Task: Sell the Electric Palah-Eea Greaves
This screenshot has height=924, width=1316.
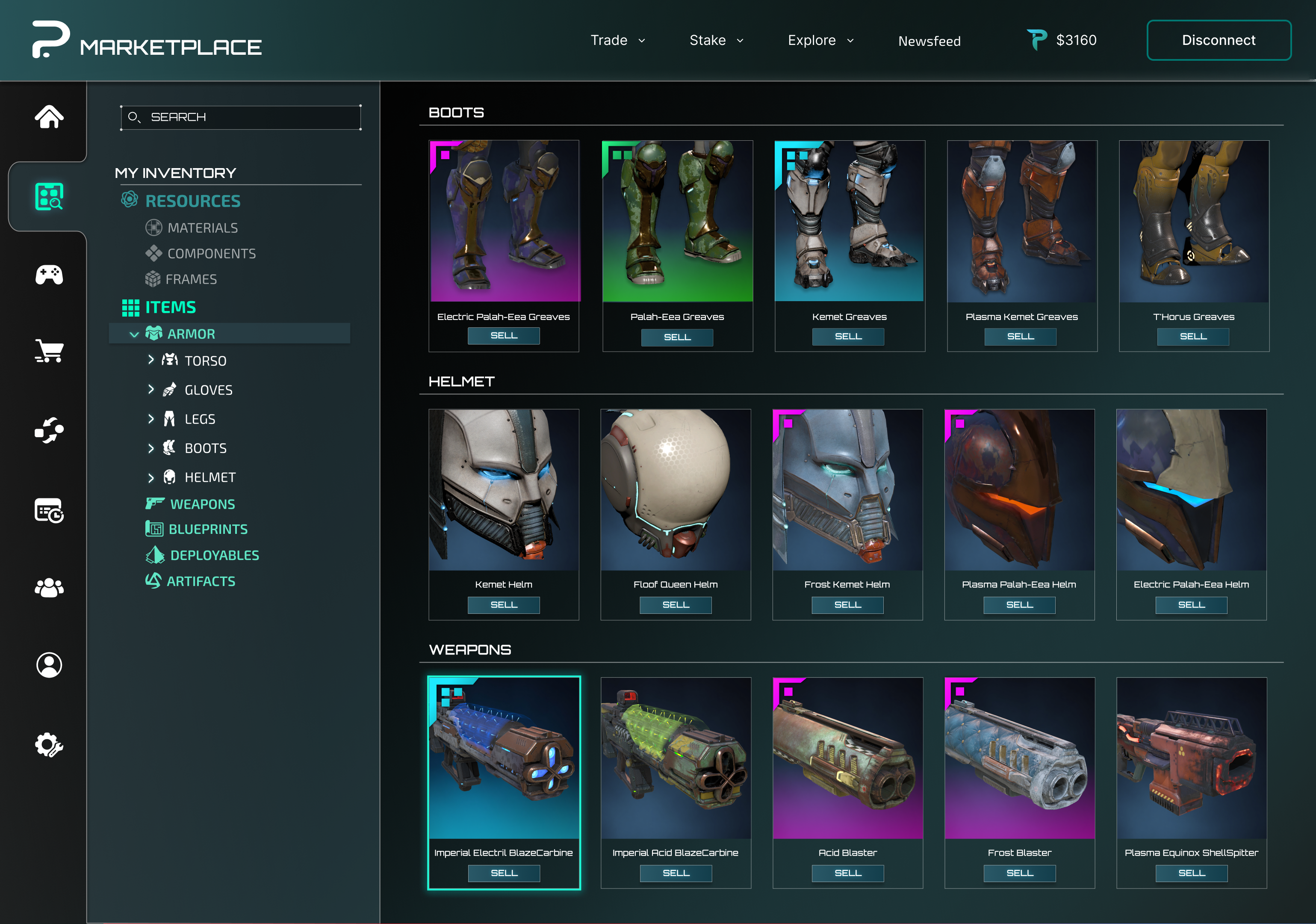Action: (x=503, y=335)
